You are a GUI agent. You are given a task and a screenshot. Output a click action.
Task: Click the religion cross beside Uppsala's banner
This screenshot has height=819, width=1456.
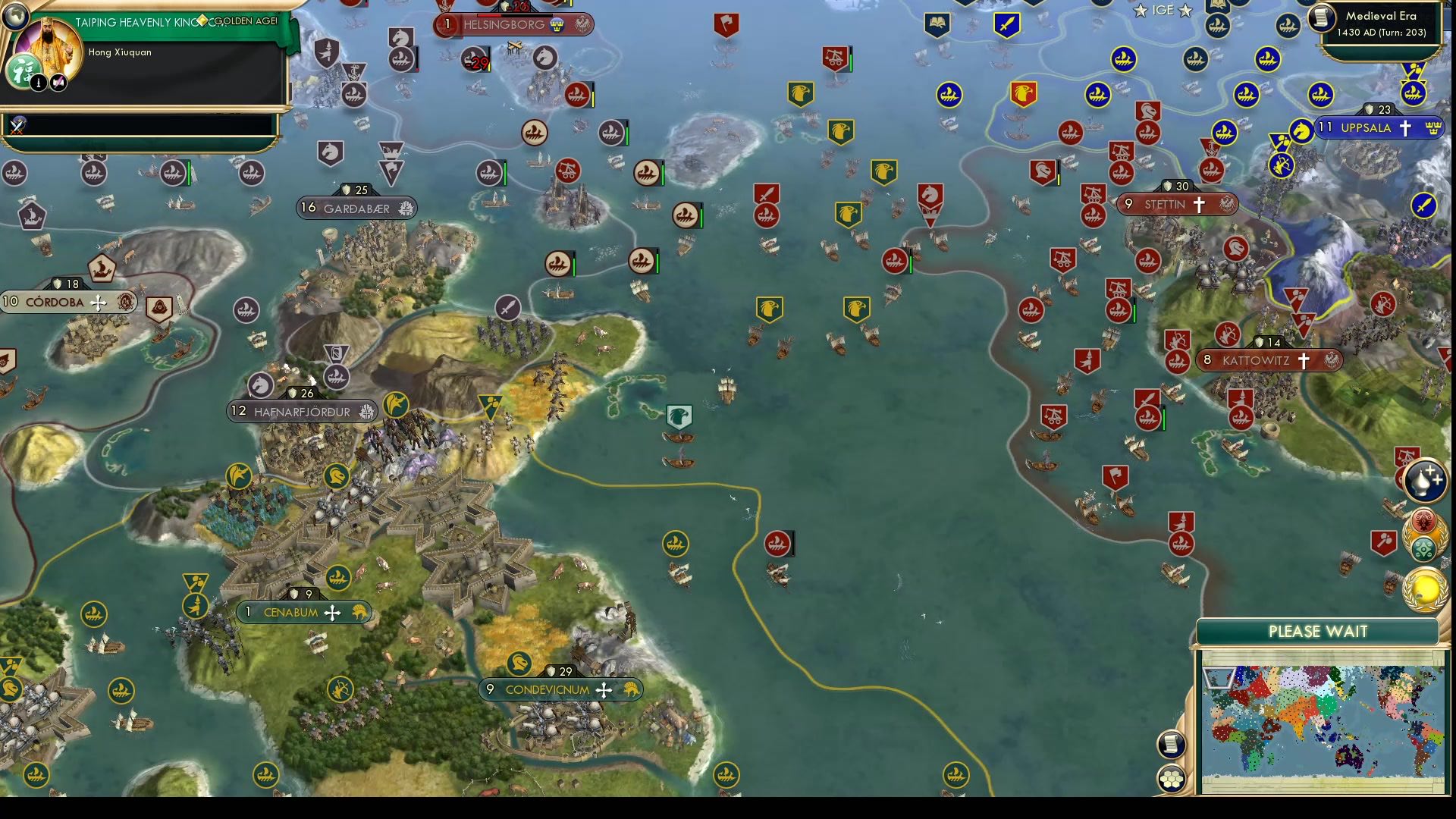1406,127
